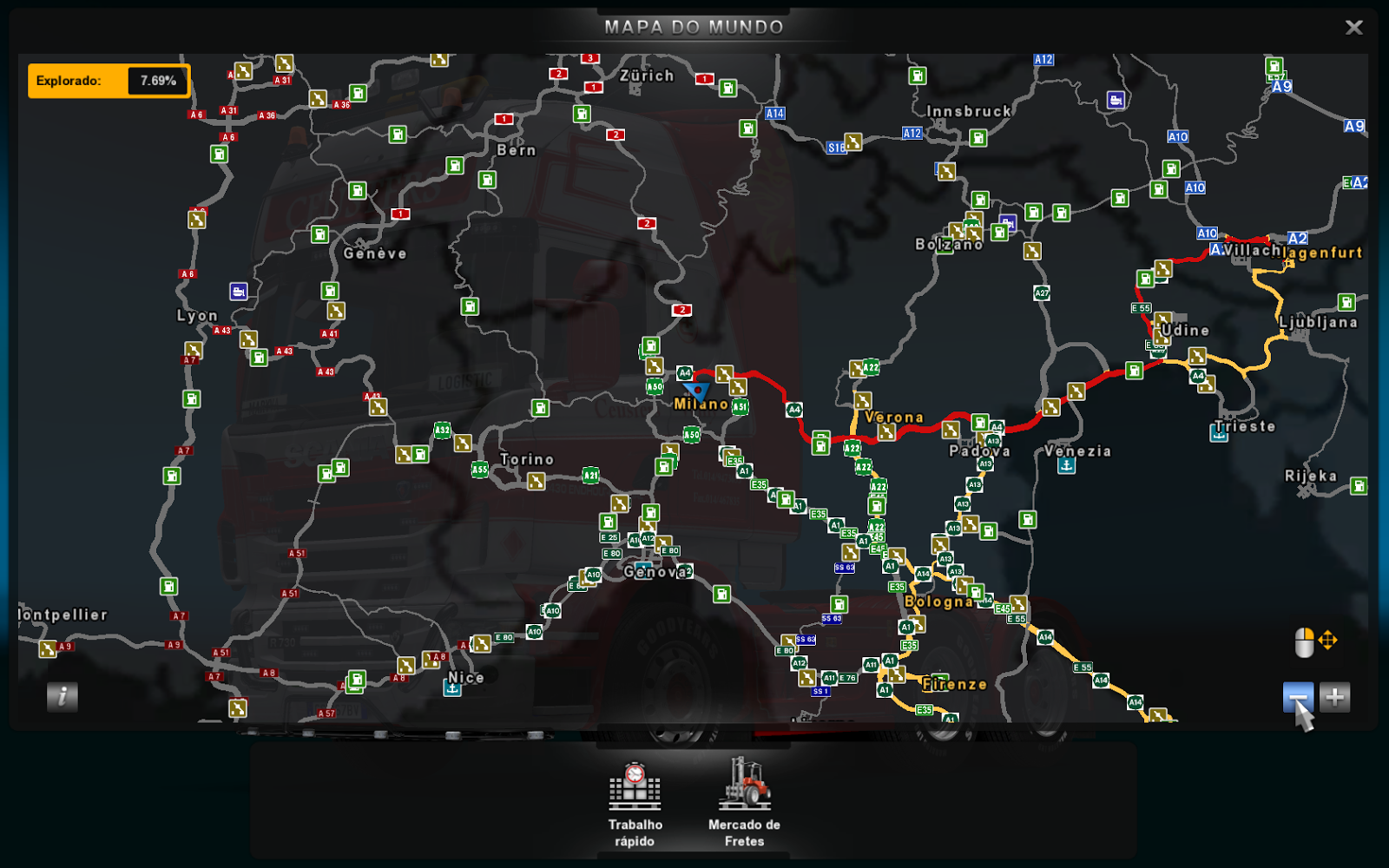Open the info panel with the i button

tap(61, 696)
